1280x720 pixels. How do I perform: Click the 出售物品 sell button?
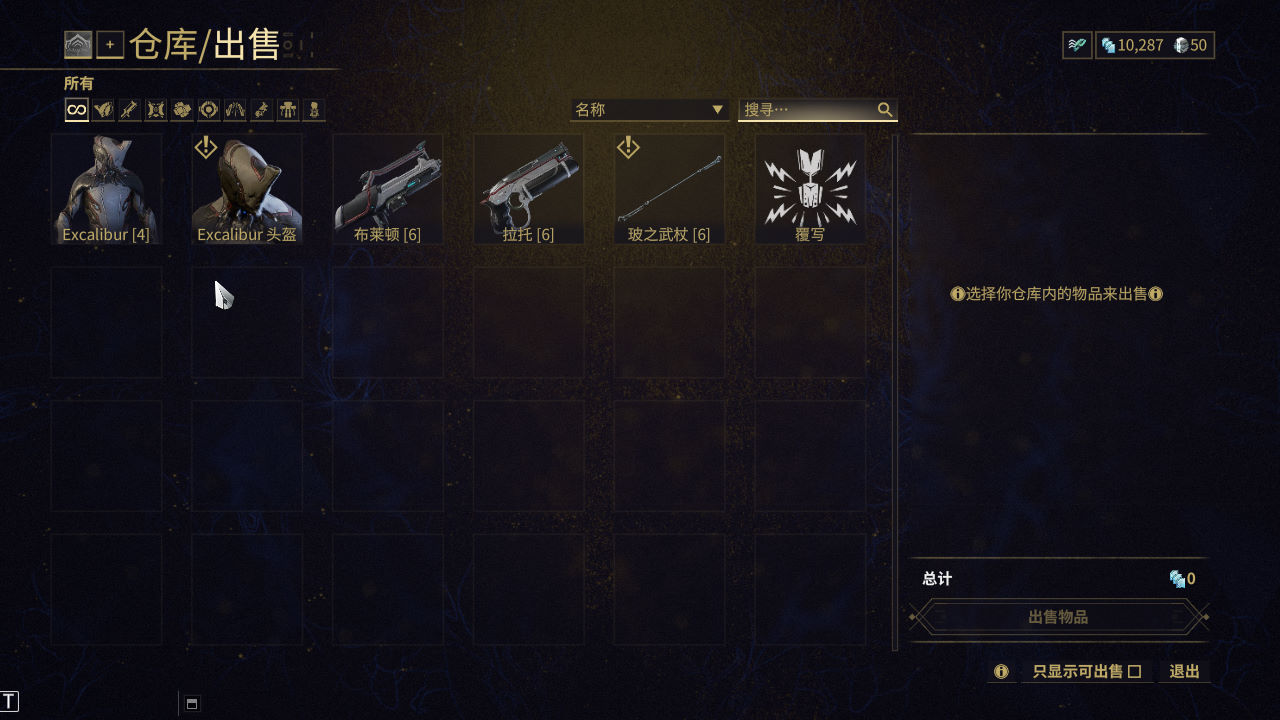1058,617
